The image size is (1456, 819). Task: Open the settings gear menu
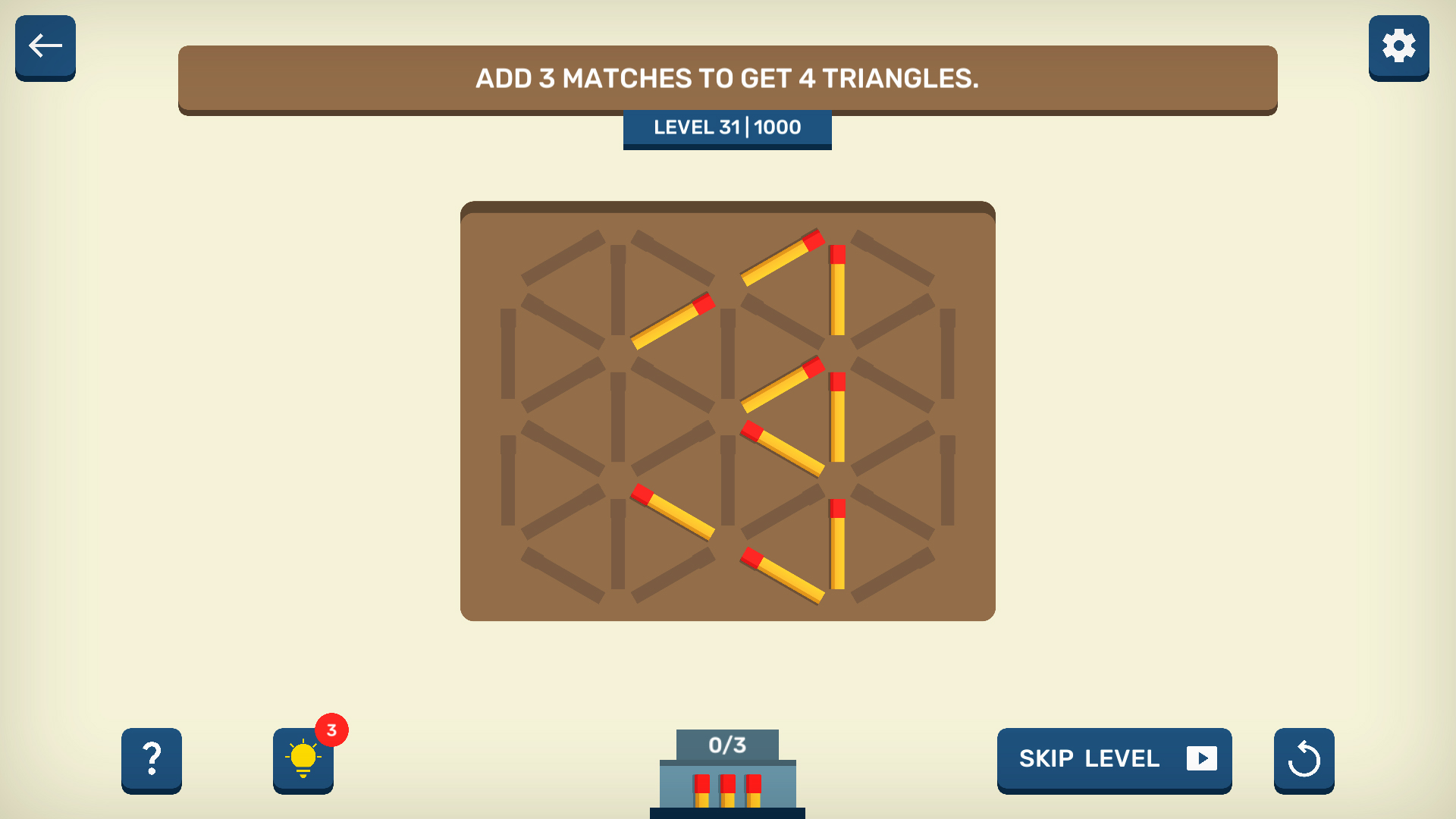point(1398,47)
